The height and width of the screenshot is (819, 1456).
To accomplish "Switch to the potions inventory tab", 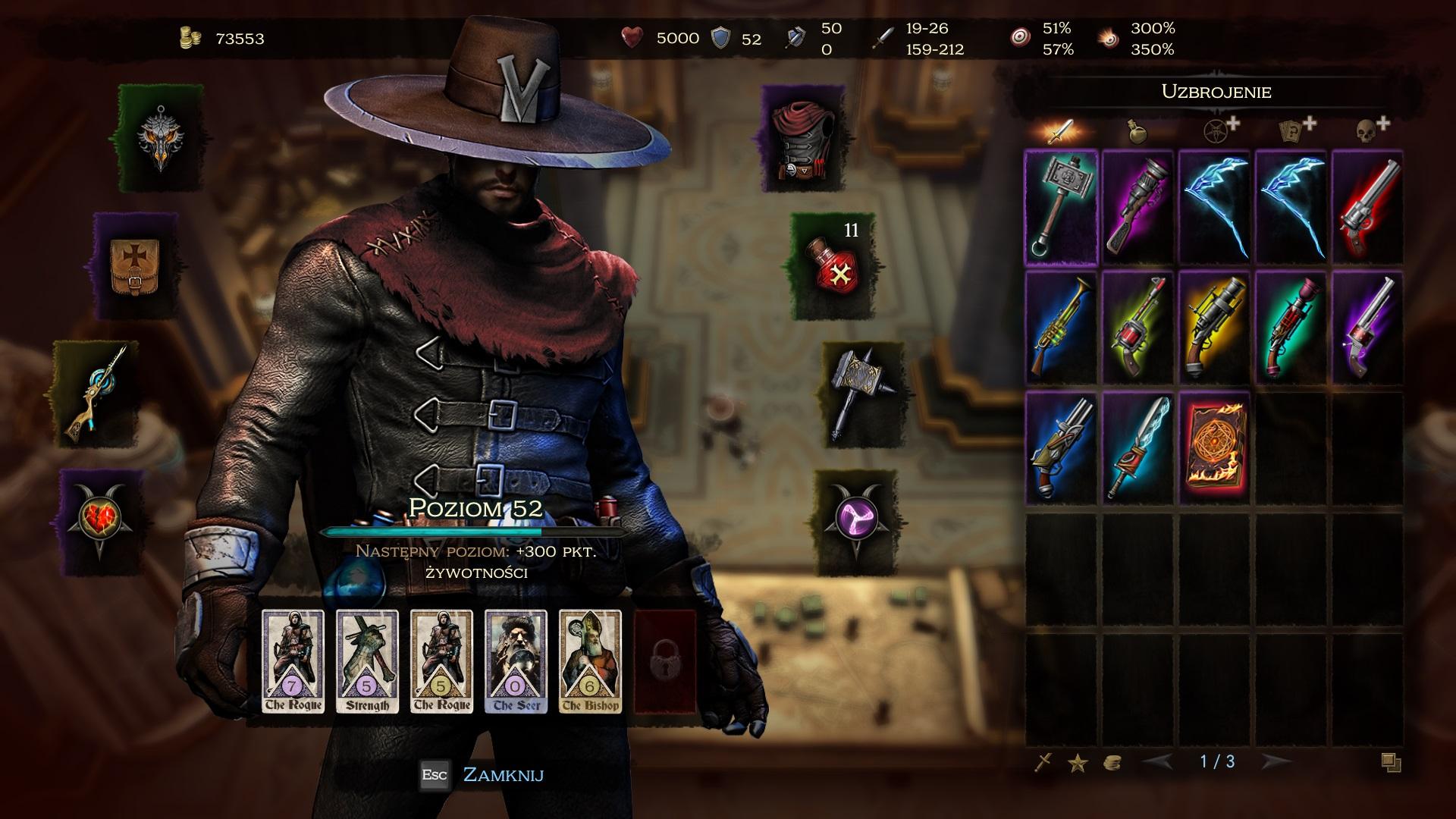I will [1137, 132].
